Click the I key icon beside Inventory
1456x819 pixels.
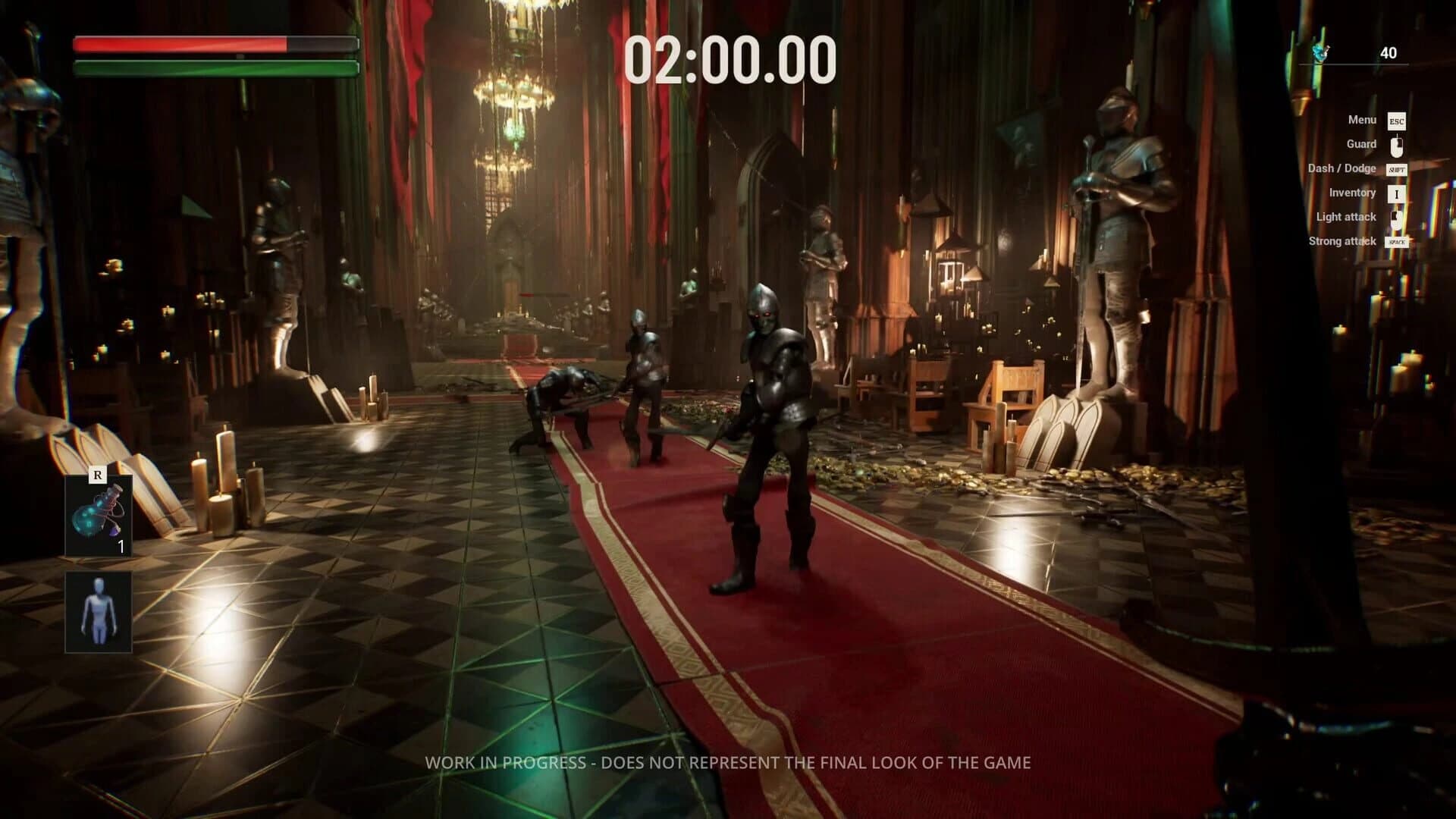click(1398, 193)
